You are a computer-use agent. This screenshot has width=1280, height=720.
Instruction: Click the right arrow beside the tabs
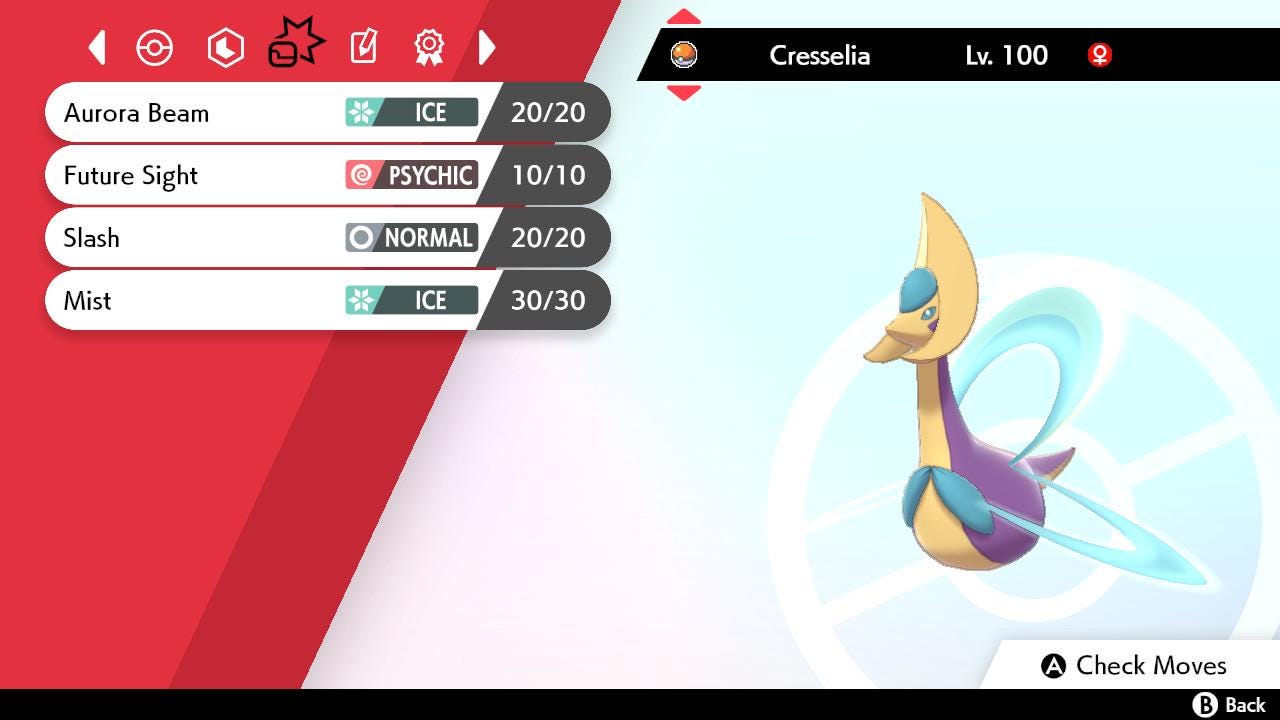[x=487, y=47]
